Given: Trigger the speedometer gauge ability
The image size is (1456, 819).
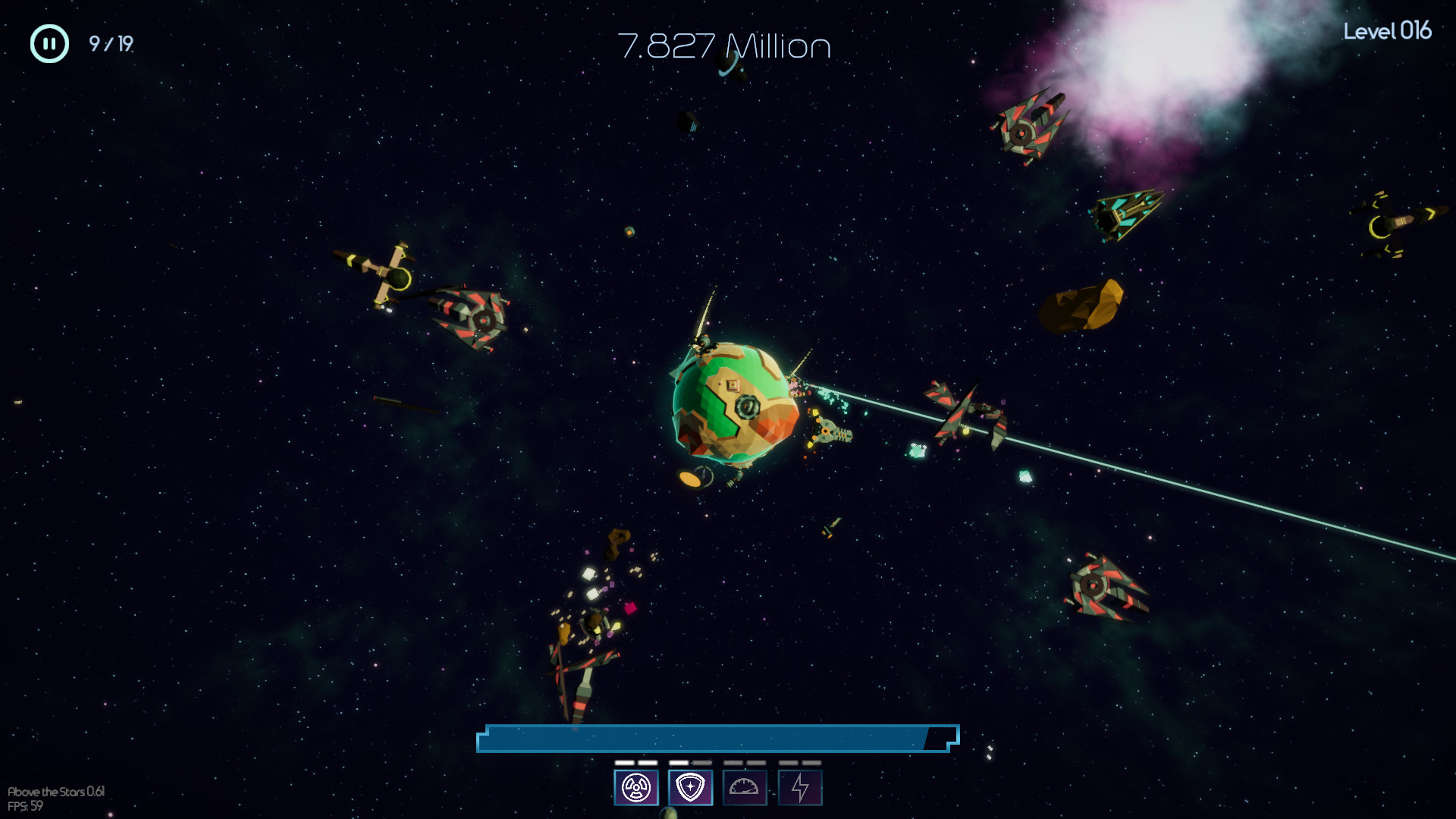Looking at the screenshot, I should coord(744,788).
